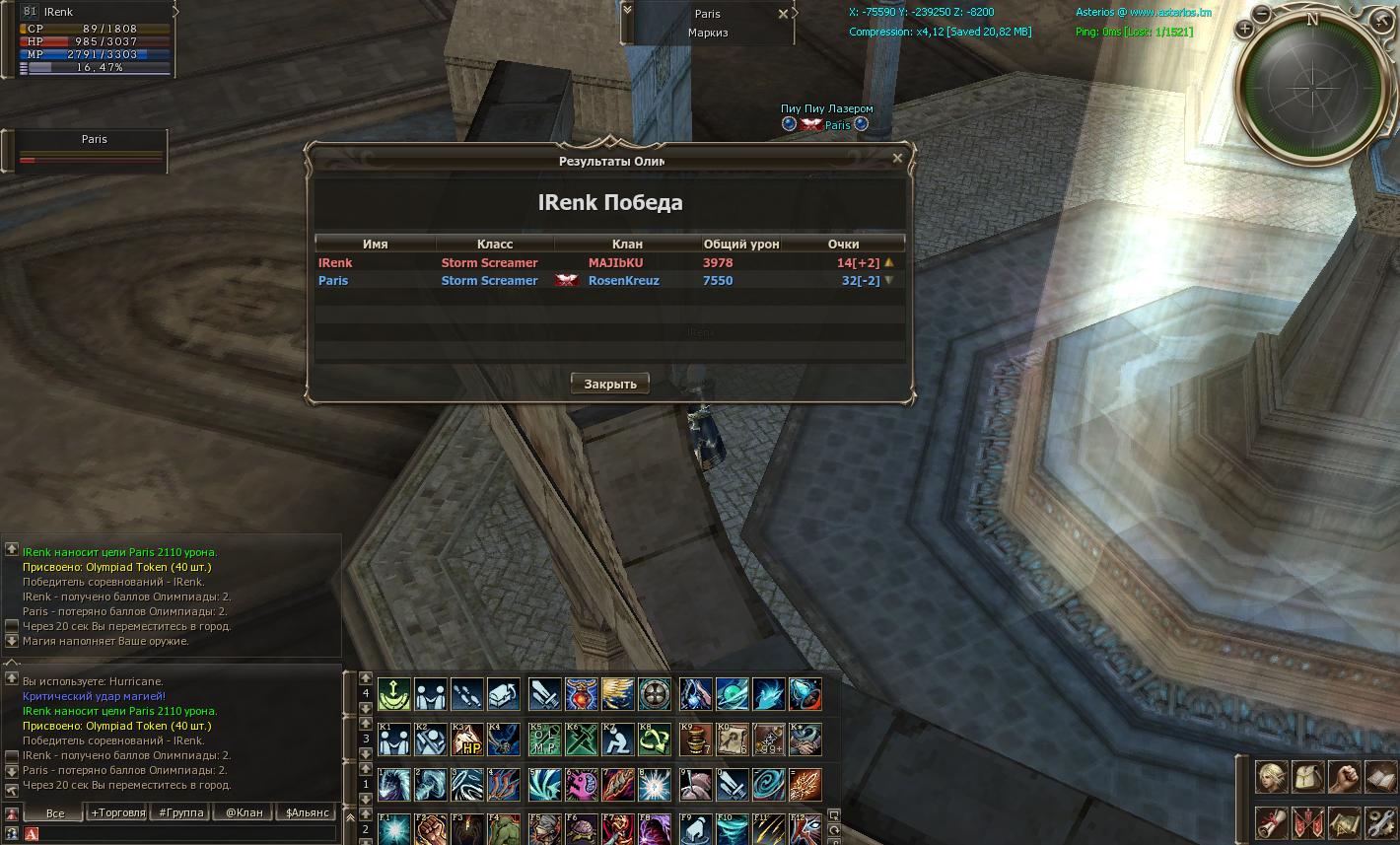Zoom out the minimap with minus button

[1261, 14]
